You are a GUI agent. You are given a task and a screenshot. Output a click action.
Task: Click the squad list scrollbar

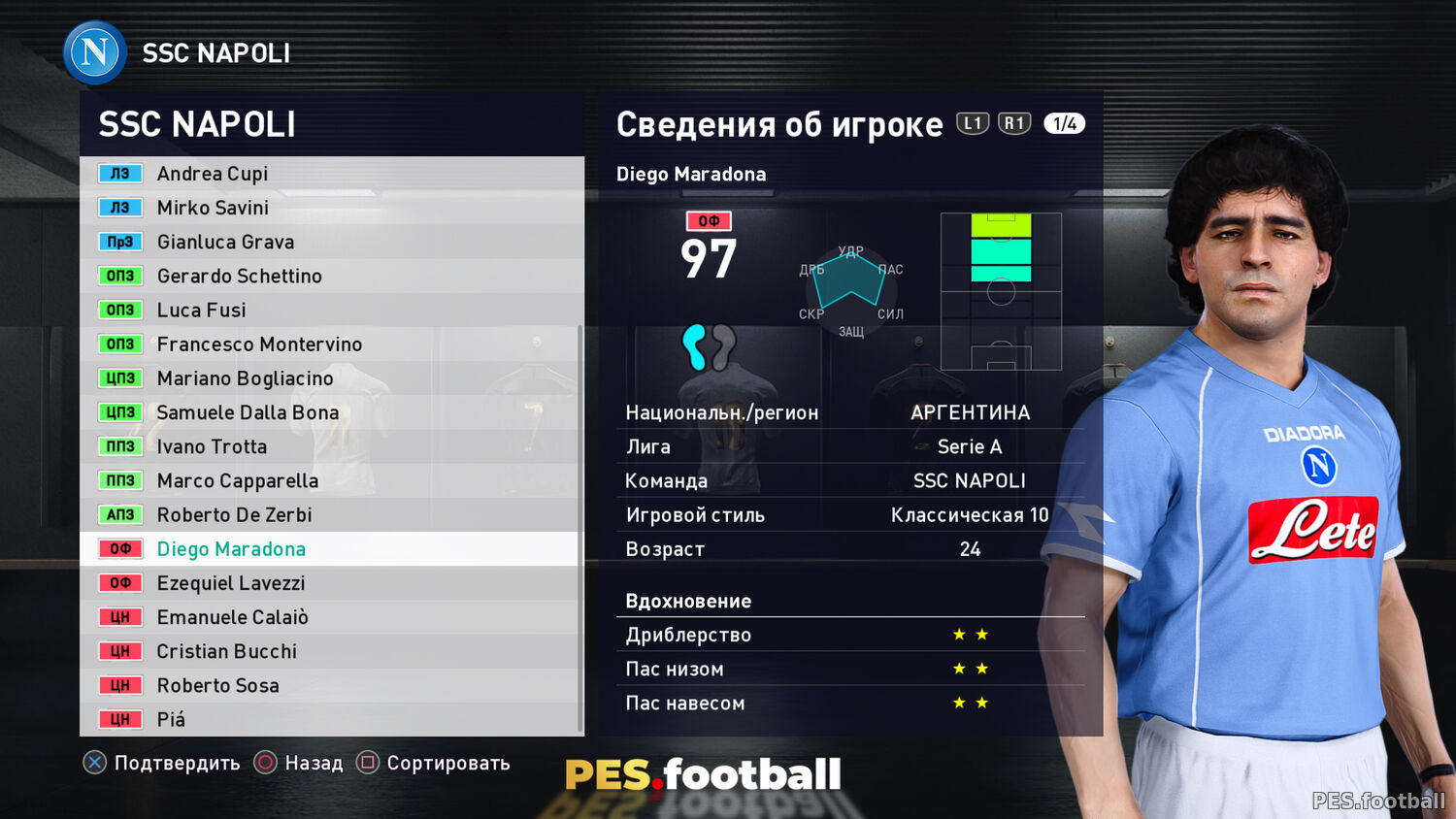pos(580,529)
